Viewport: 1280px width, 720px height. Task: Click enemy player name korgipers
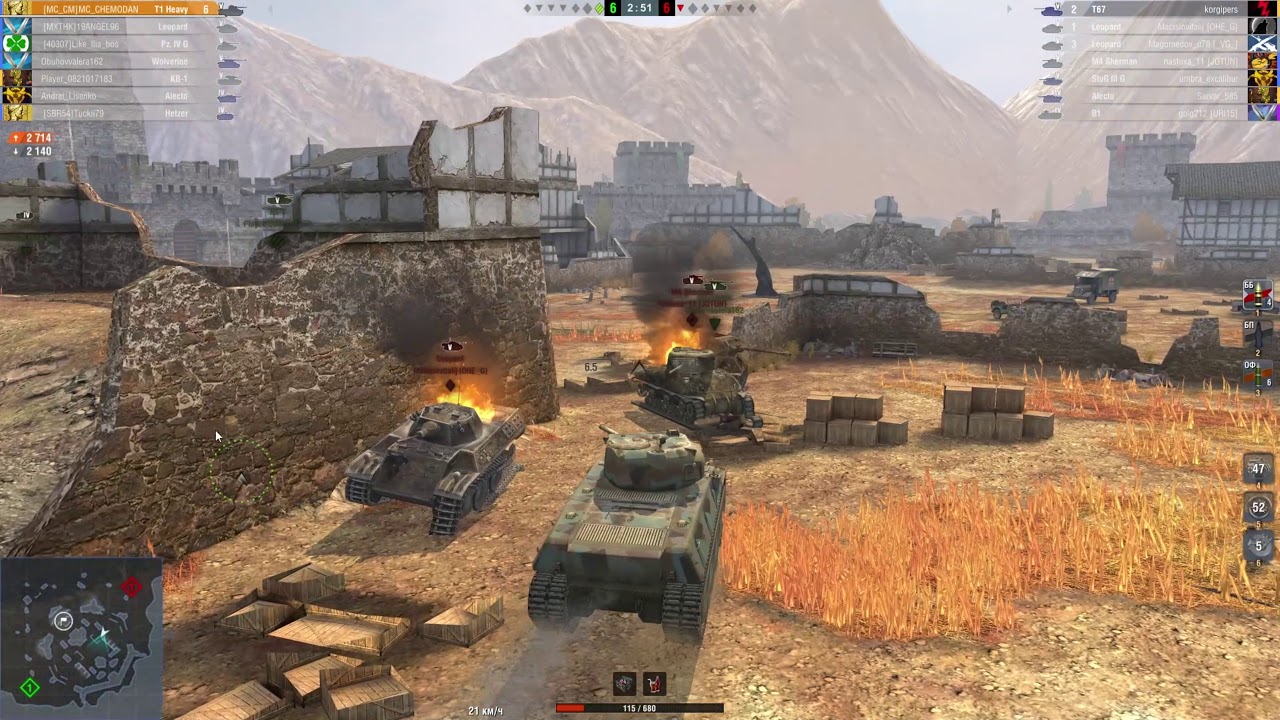pyautogui.click(x=1222, y=9)
